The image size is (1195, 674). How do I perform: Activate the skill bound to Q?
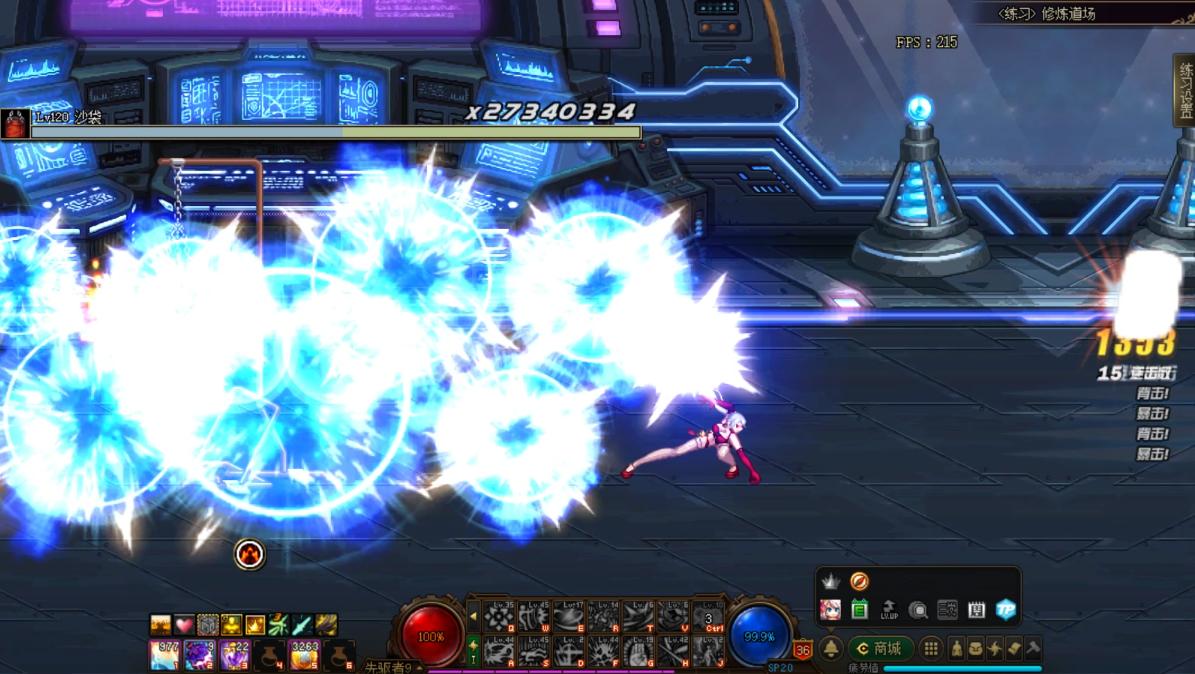498,617
